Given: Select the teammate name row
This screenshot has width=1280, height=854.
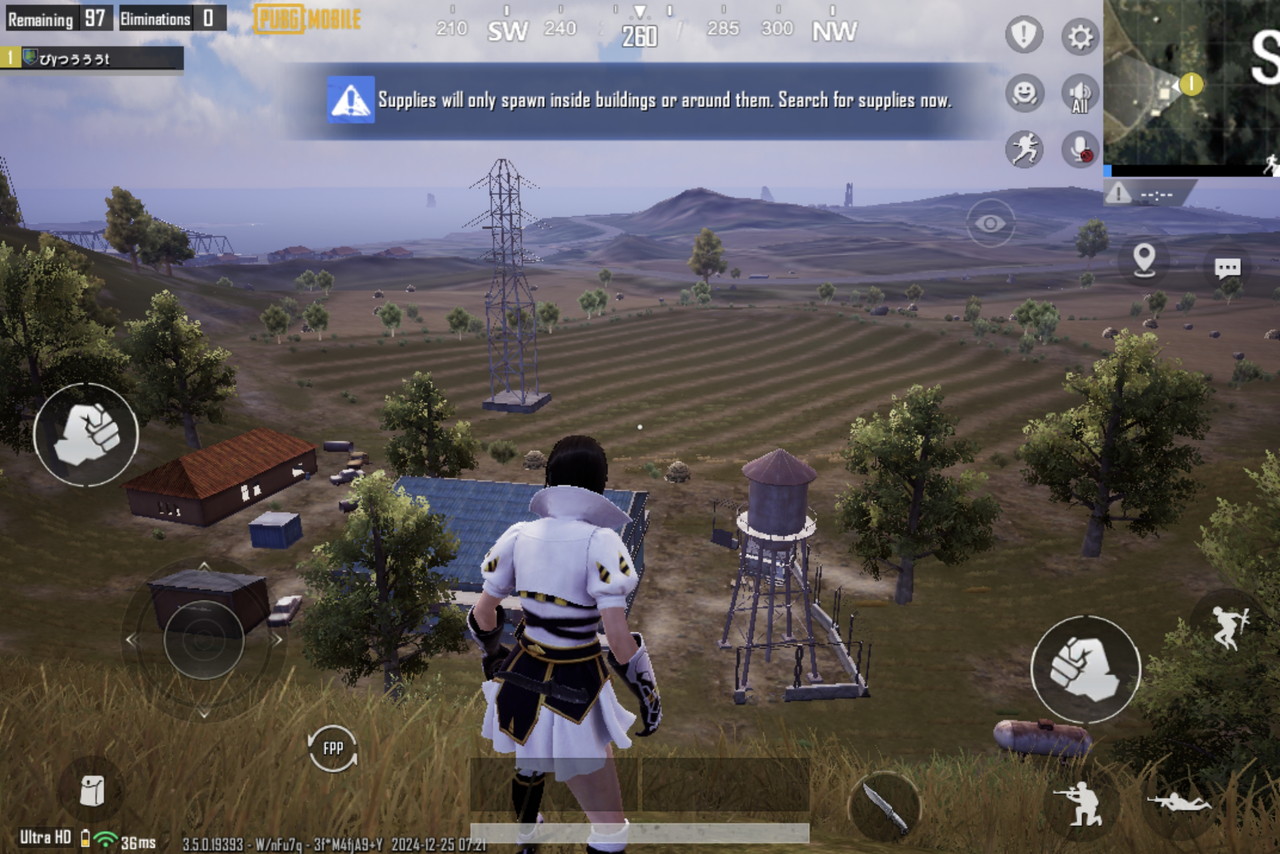Looking at the screenshot, I should tap(92, 58).
